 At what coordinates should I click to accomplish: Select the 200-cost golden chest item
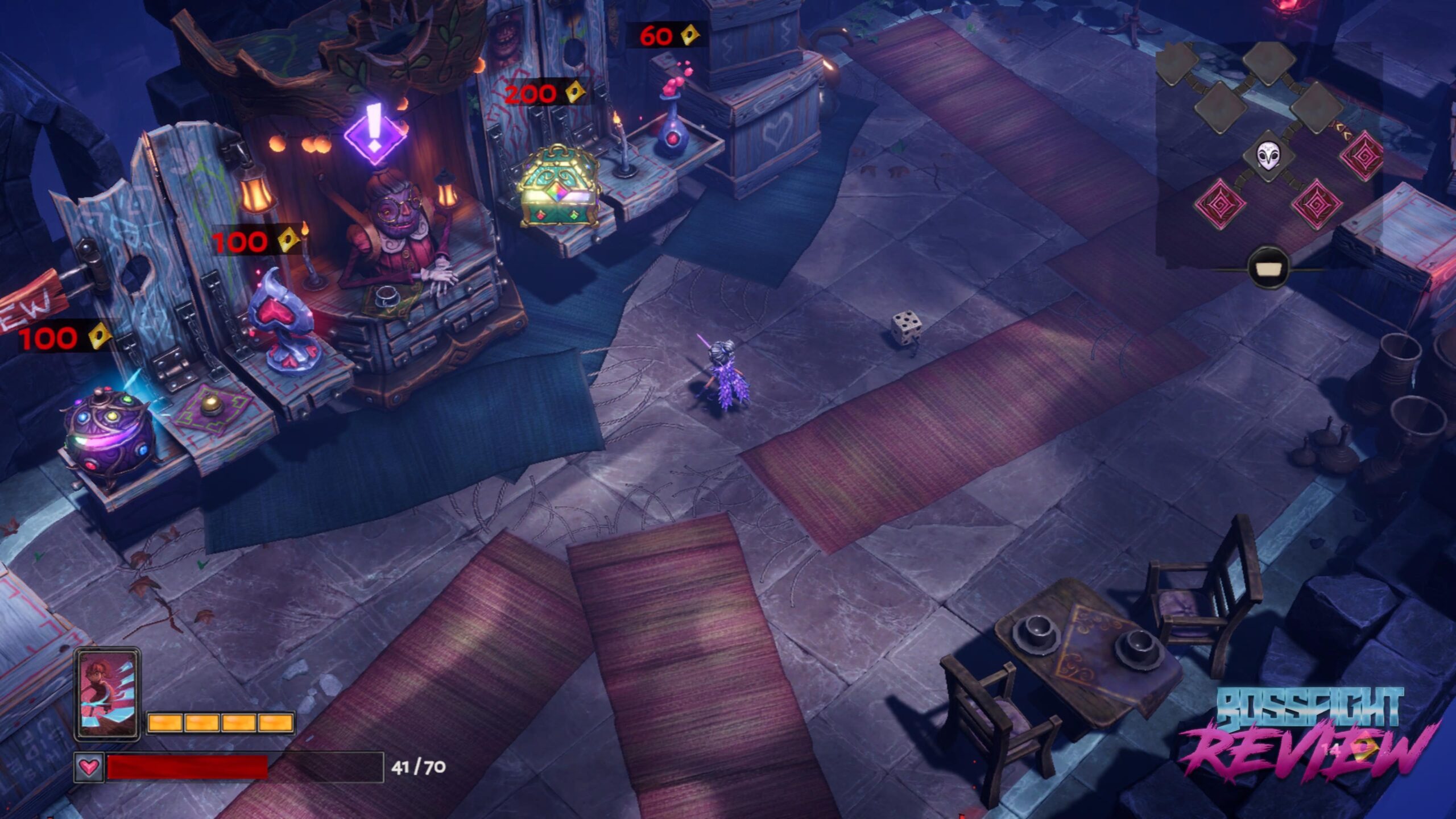point(560,188)
